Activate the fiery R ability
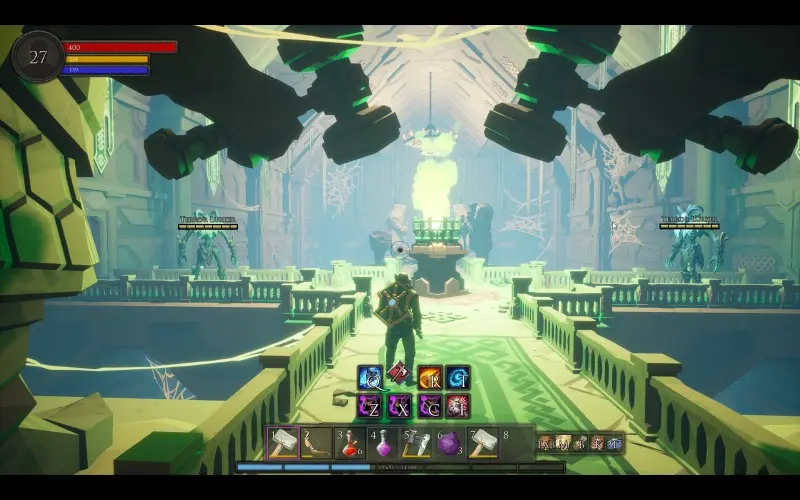Viewport: 800px width, 500px height. 430,377
